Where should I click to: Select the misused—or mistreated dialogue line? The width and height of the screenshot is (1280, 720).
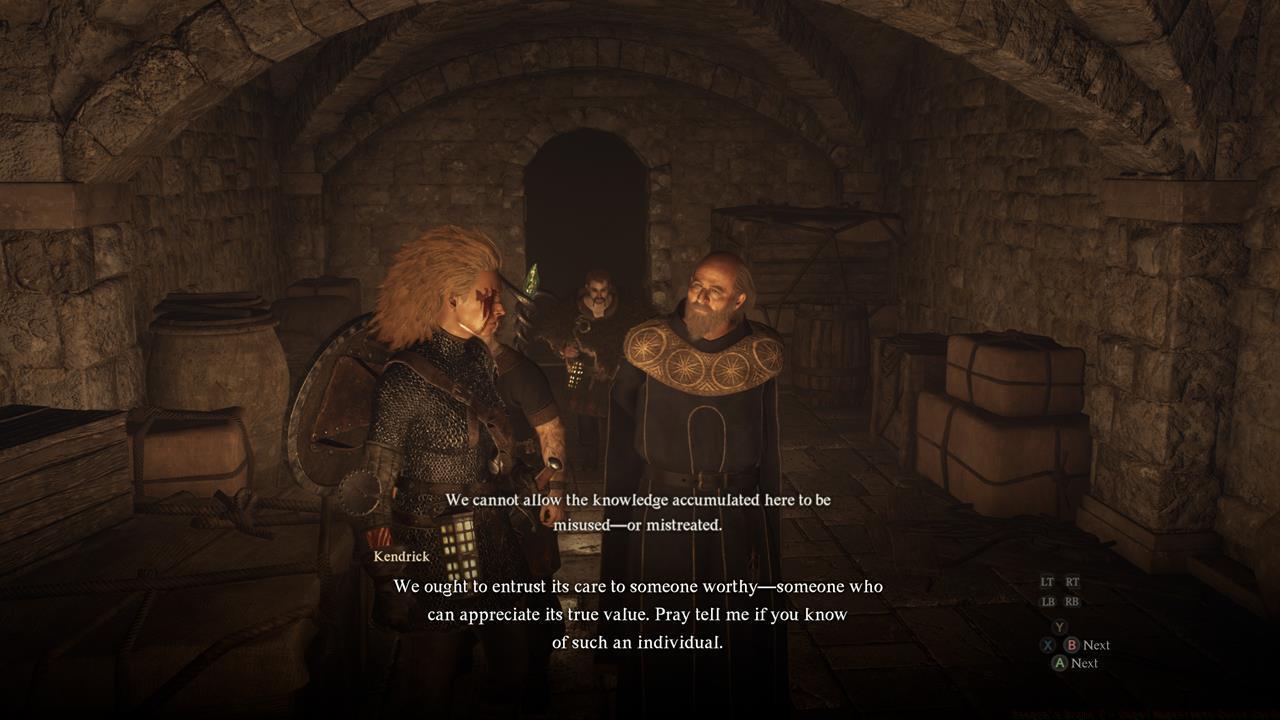[640, 523]
